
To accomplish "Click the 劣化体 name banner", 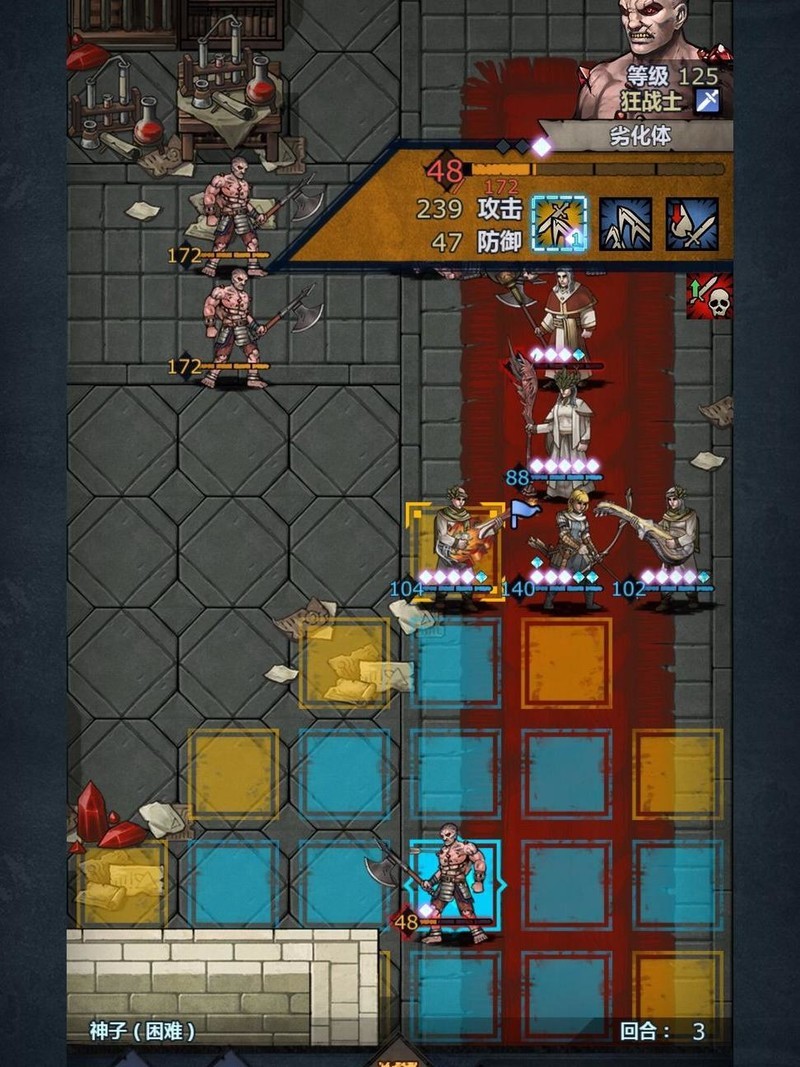I will point(640,136).
